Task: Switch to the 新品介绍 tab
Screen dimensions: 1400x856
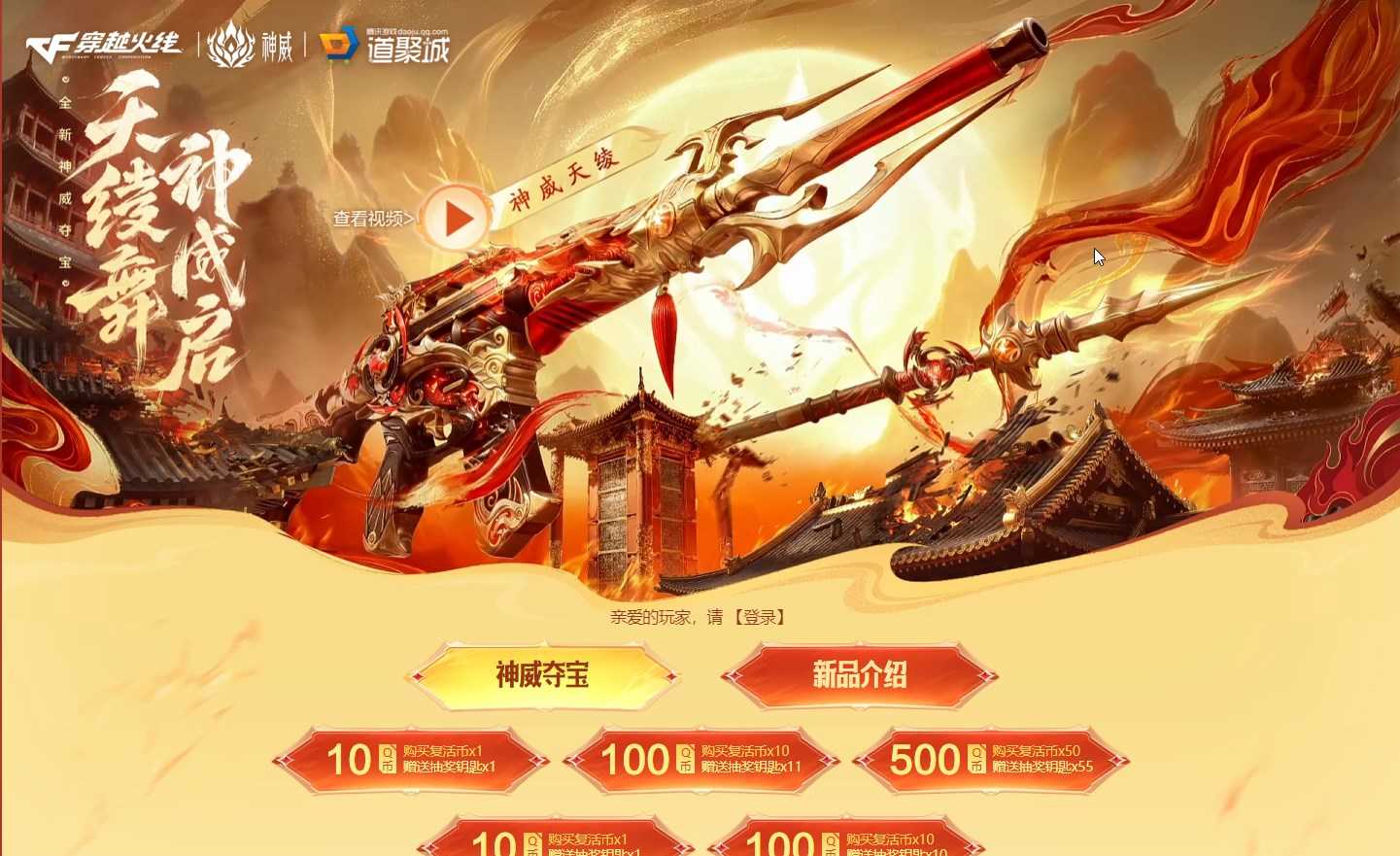Action: (x=860, y=674)
